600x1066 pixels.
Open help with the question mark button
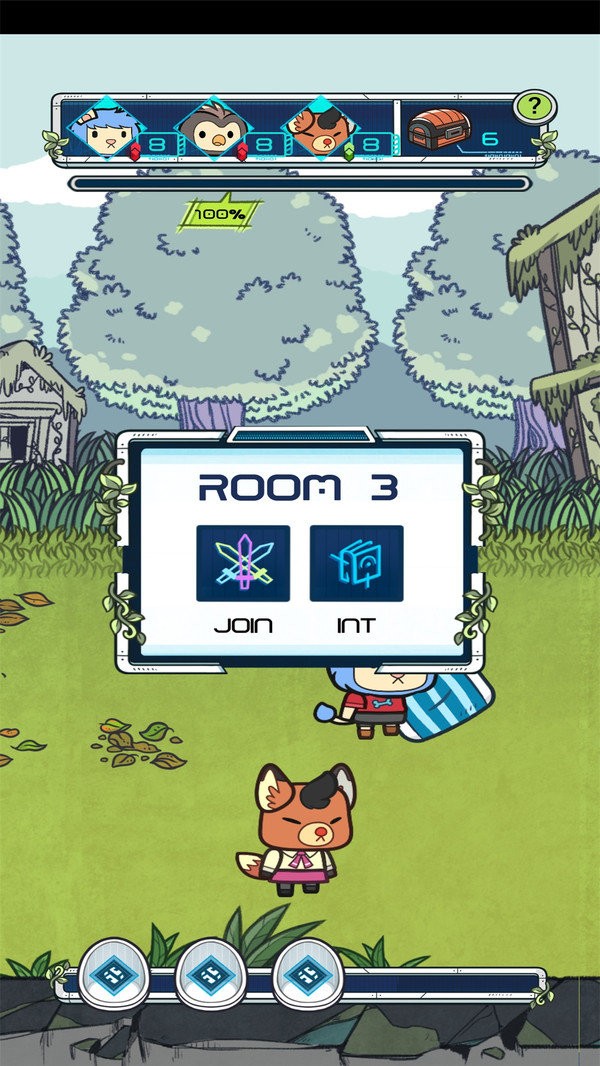click(534, 107)
